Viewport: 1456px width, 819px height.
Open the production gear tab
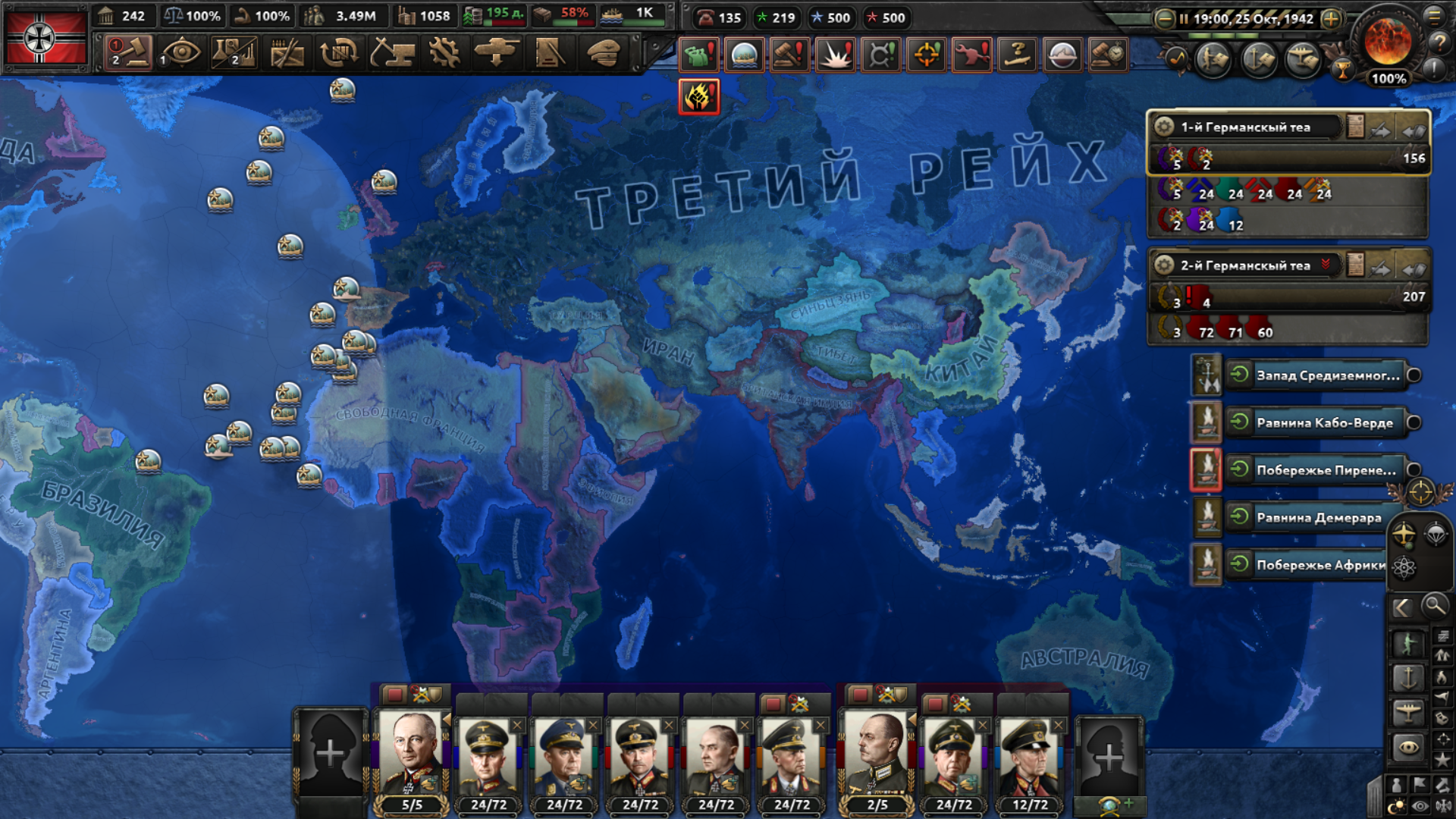444,53
